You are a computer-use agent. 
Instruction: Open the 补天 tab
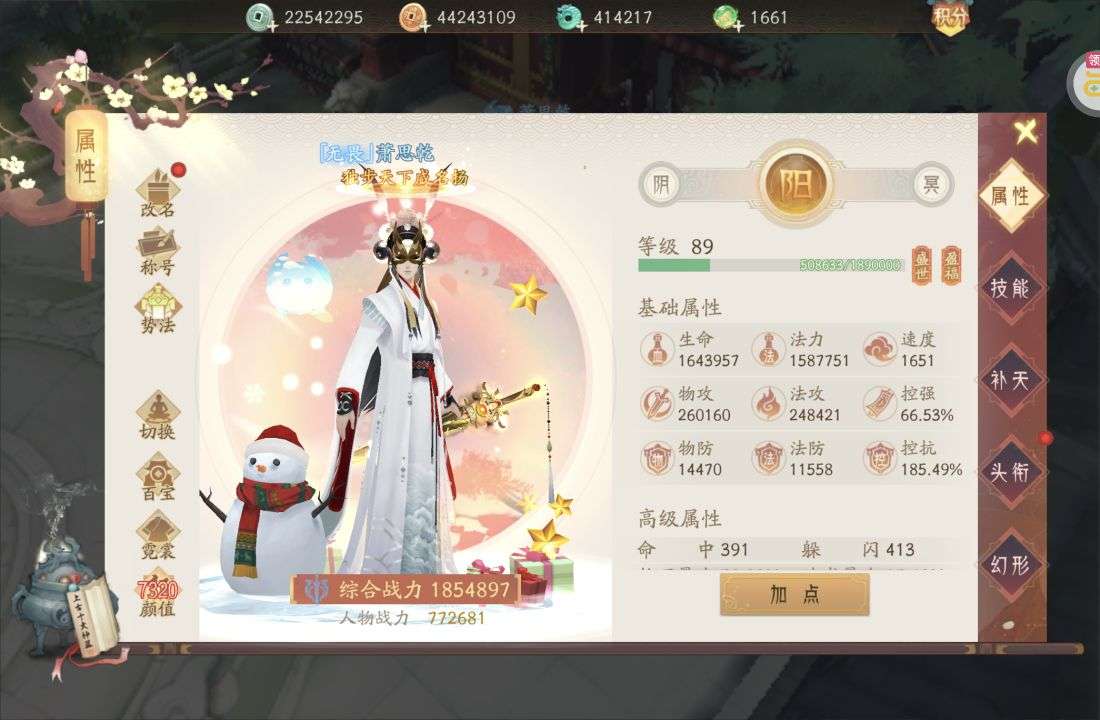[1010, 381]
